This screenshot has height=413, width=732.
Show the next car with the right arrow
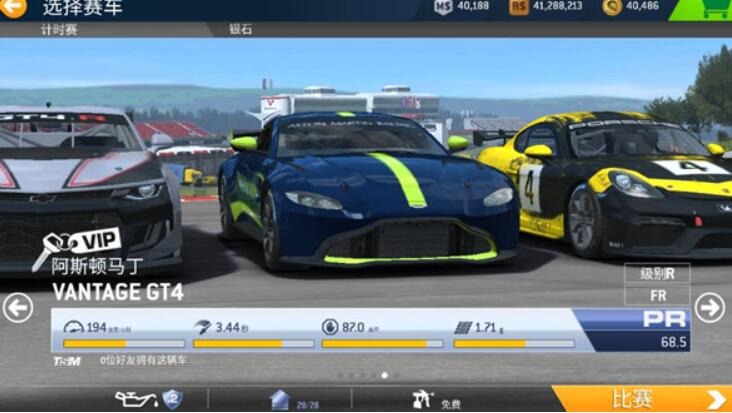(710, 307)
